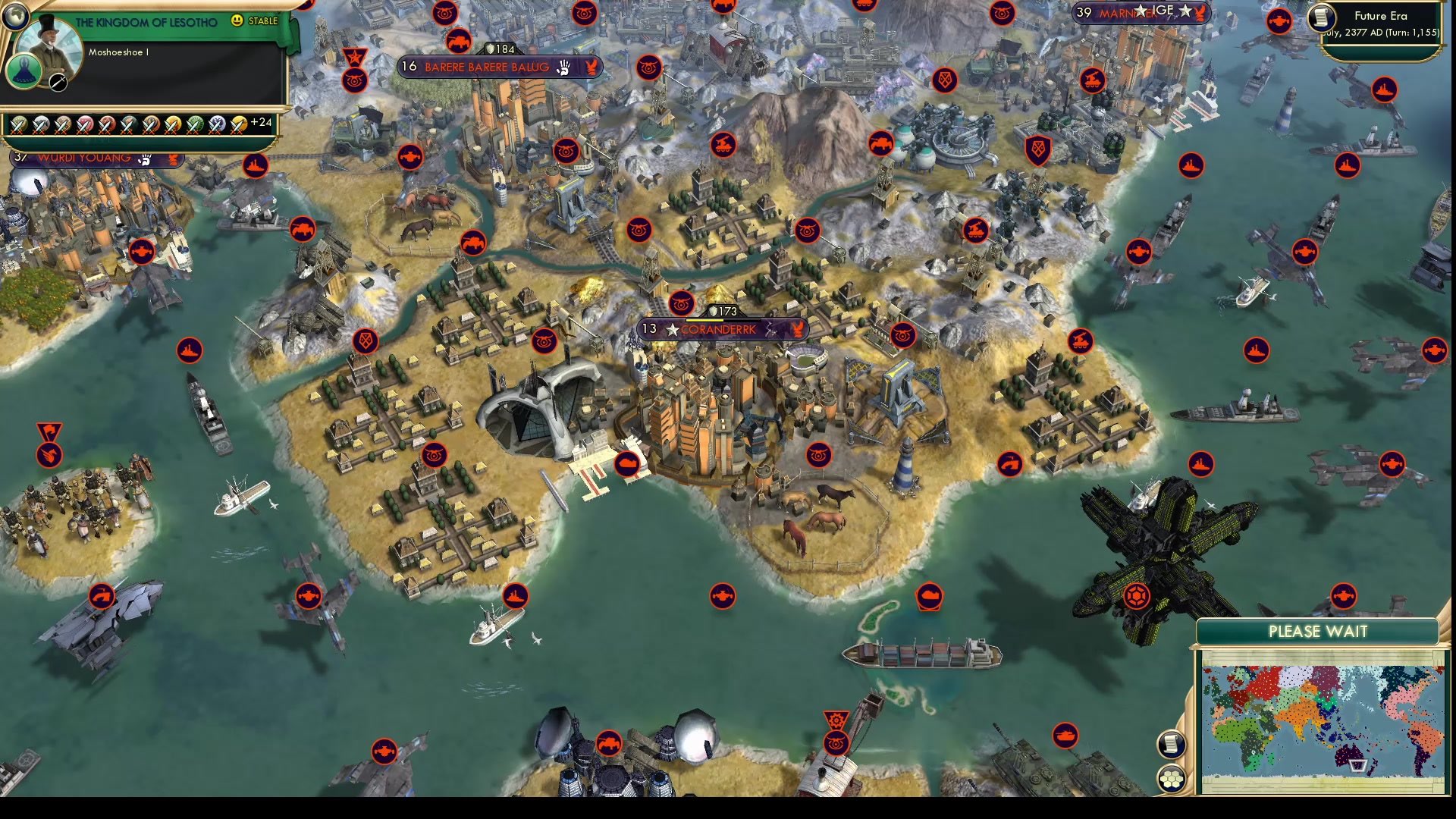This screenshot has height=819, width=1456.
Task: Click the white viewport marker on the minimap
Action: (1358, 766)
